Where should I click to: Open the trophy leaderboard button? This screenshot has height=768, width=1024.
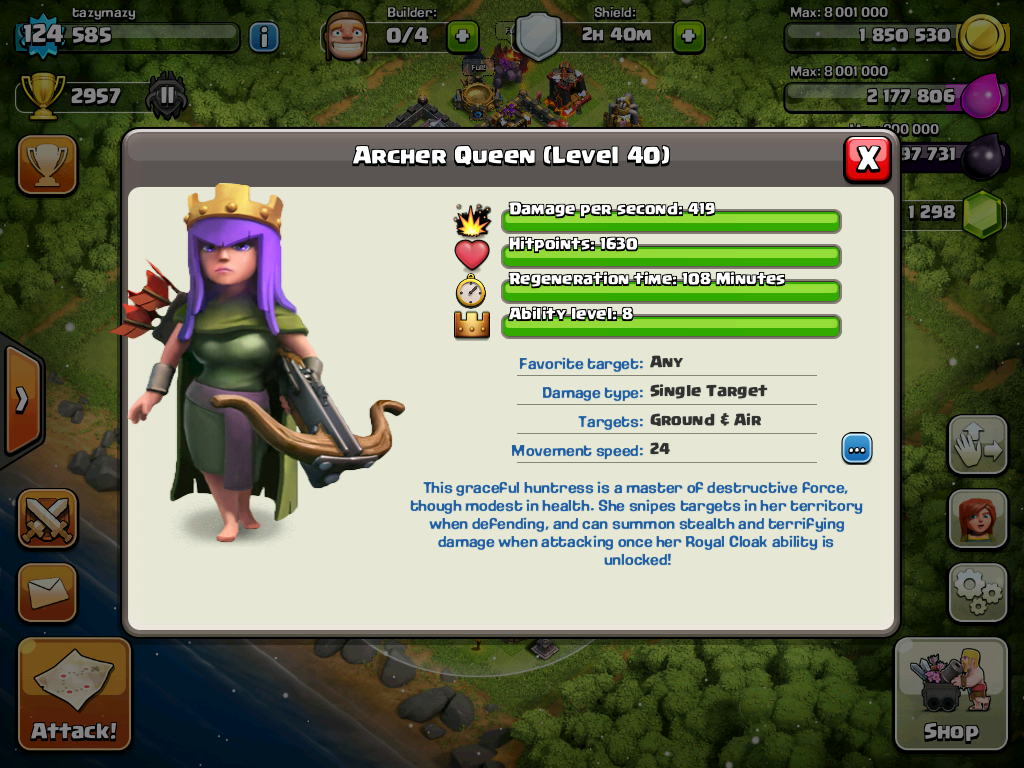pyautogui.click(x=47, y=164)
